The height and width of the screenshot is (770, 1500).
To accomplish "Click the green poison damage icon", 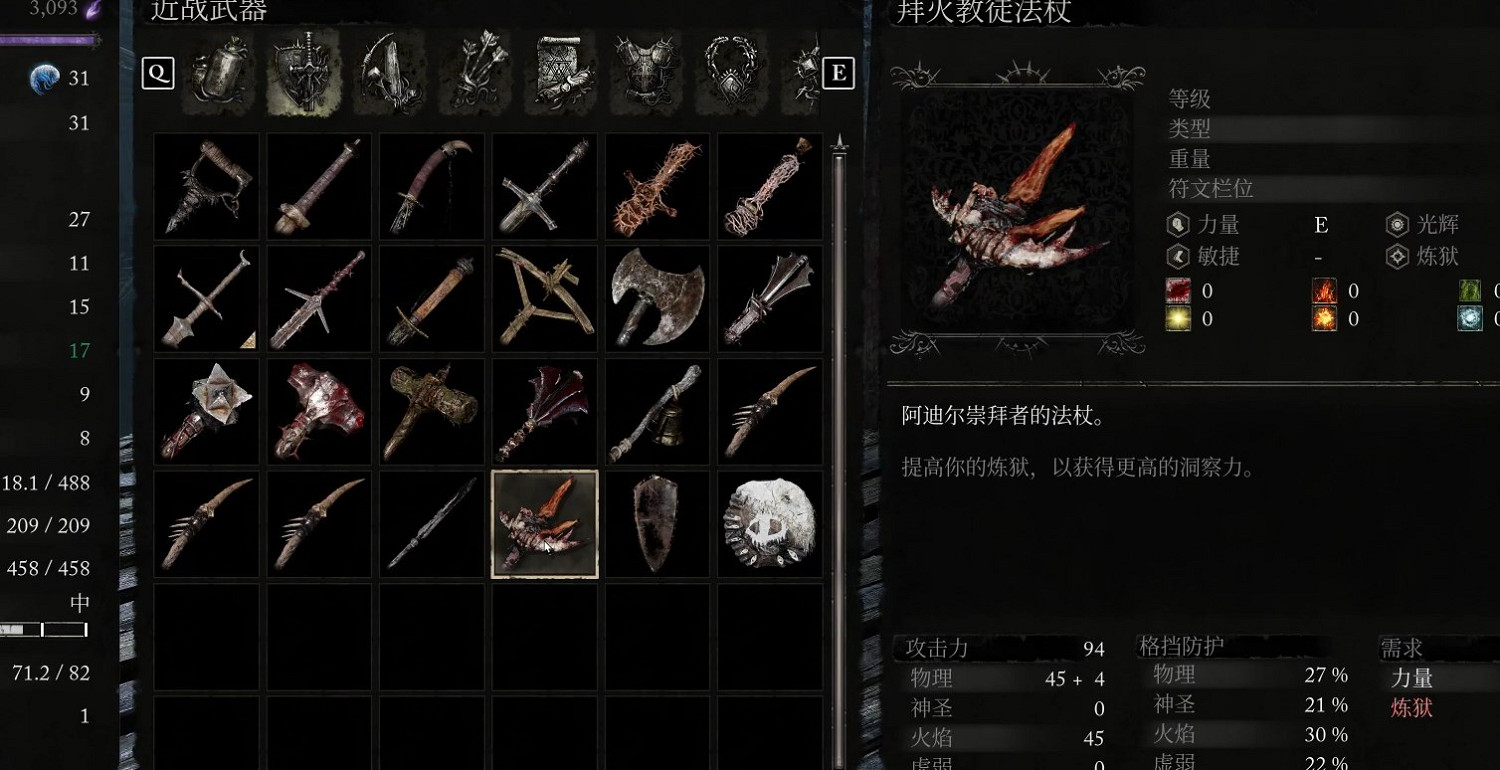I will (1469, 291).
